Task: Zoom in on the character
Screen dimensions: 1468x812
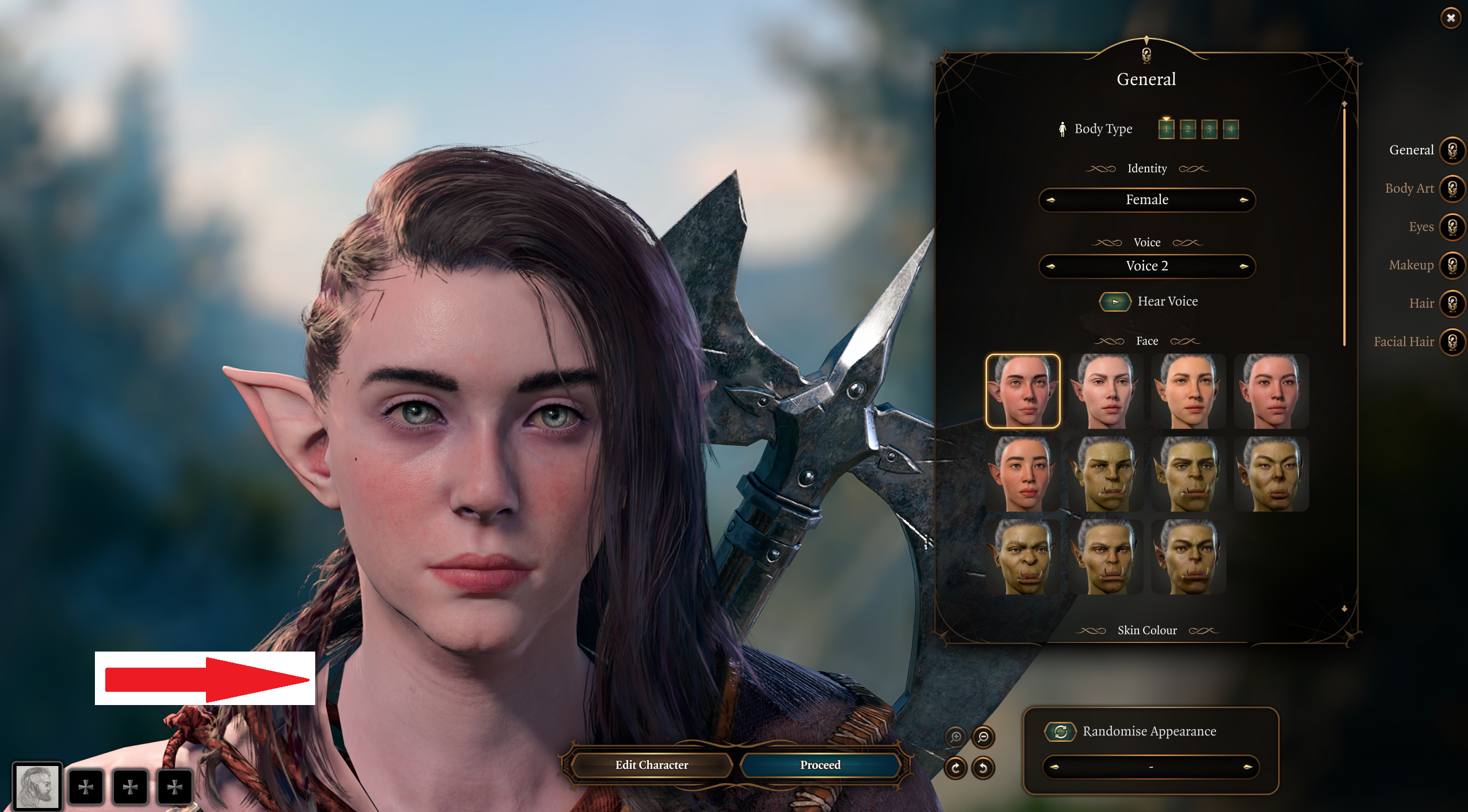Action: coord(955,737)
